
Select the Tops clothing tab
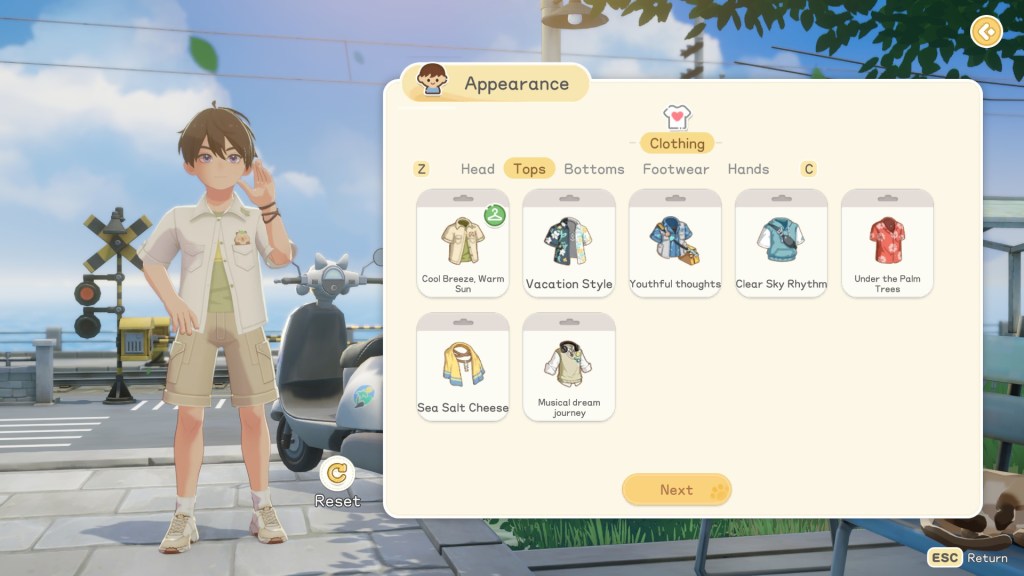coord(529,169)
